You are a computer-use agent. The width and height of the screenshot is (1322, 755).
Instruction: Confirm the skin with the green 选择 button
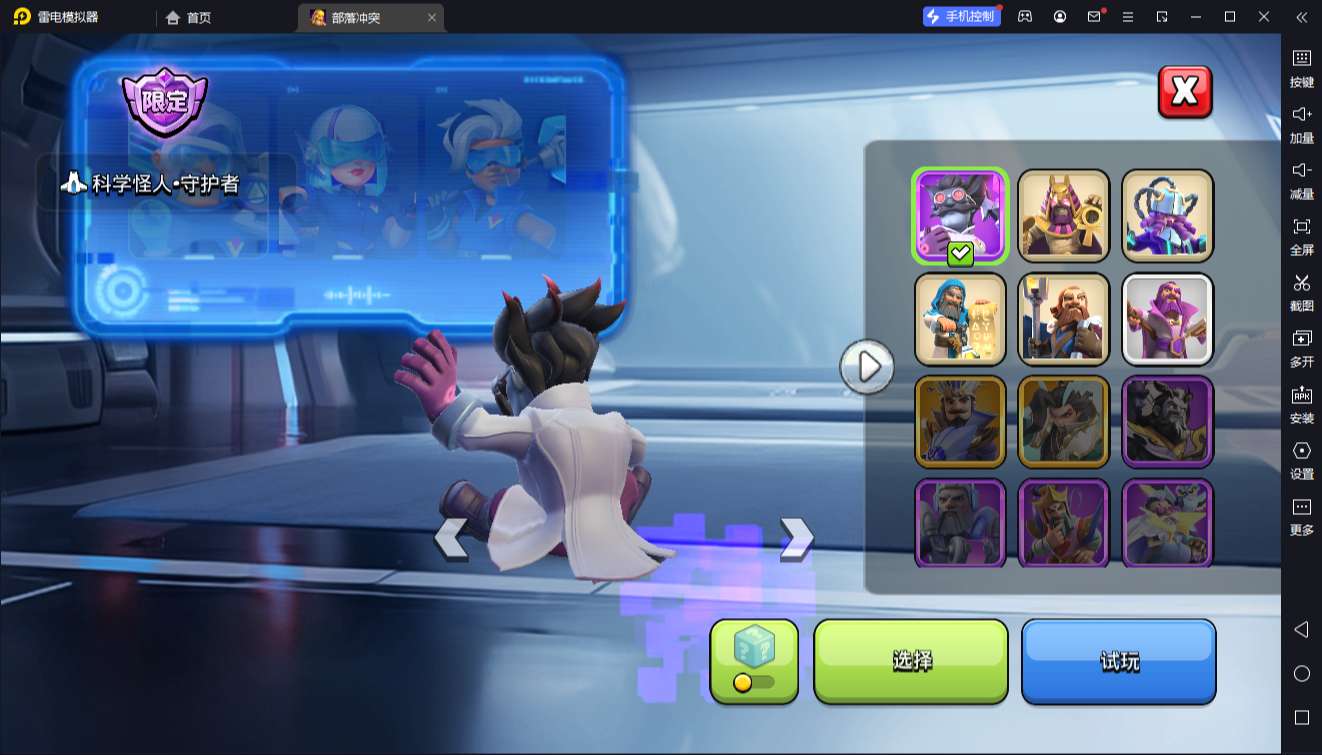click(x=911, y=661)
